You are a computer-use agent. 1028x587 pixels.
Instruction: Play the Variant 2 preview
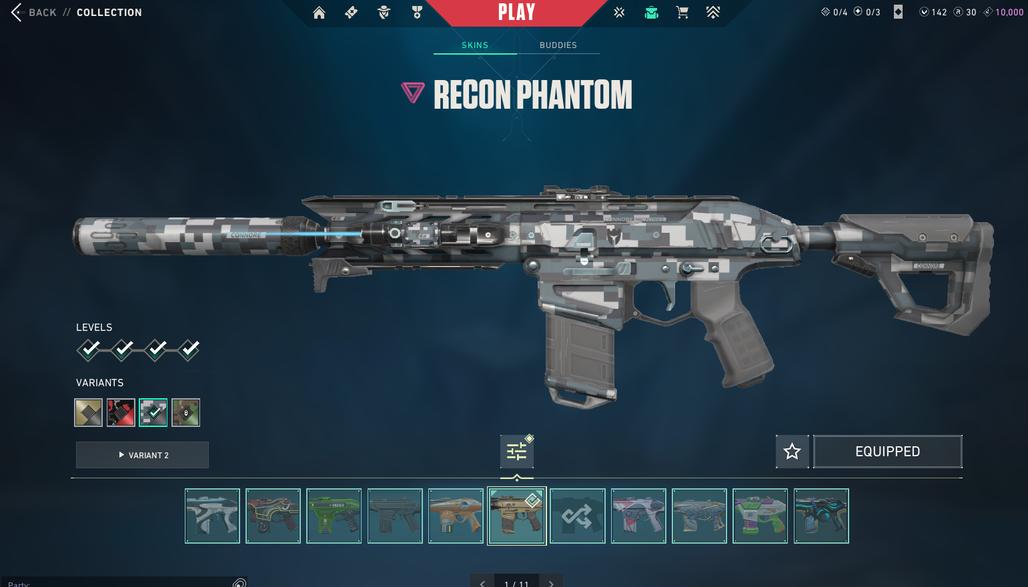tap(142, 455)
